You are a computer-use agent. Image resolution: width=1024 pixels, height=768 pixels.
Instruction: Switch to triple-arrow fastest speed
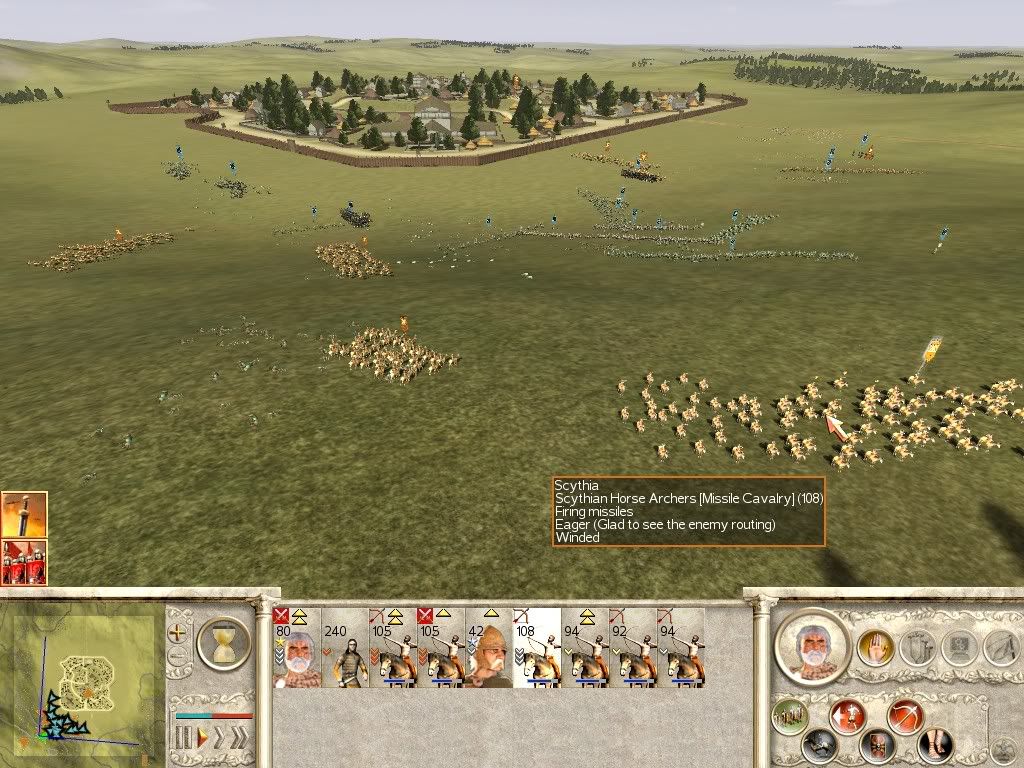[x=241, y=739]
